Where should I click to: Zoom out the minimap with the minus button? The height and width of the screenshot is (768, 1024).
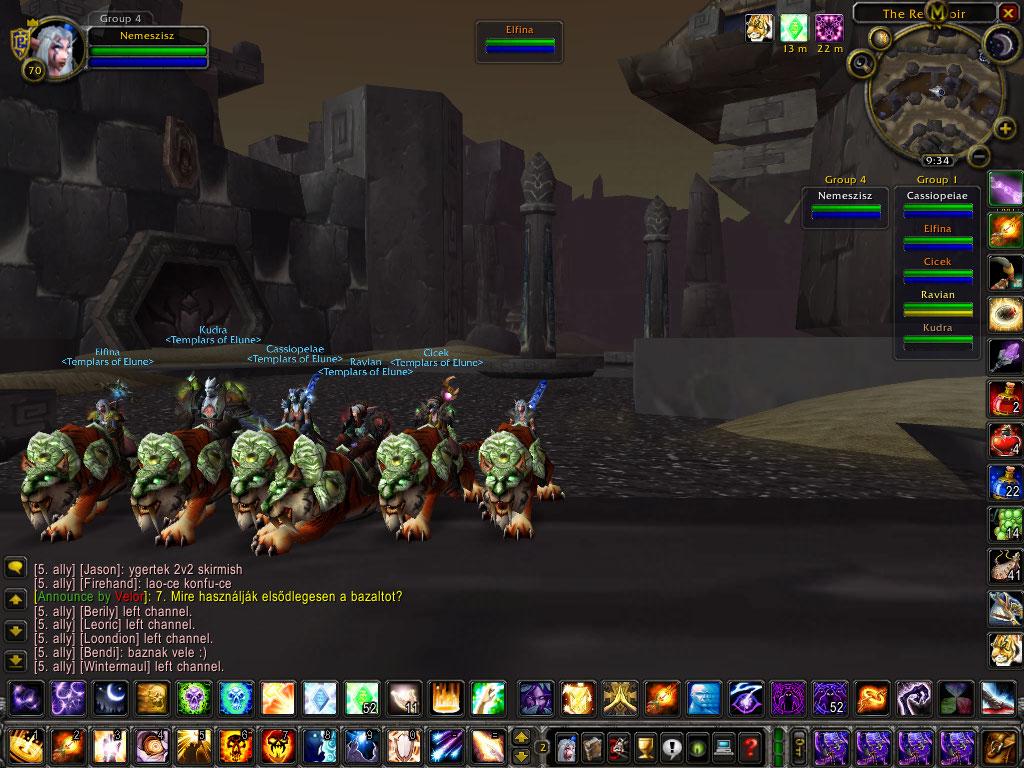pyautogui.click(x=980, y=156)
